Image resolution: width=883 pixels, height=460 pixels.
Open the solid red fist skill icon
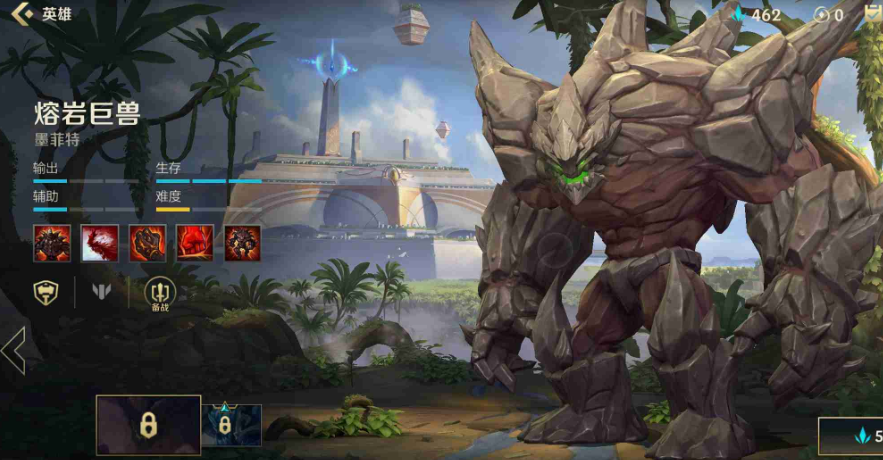195,243
